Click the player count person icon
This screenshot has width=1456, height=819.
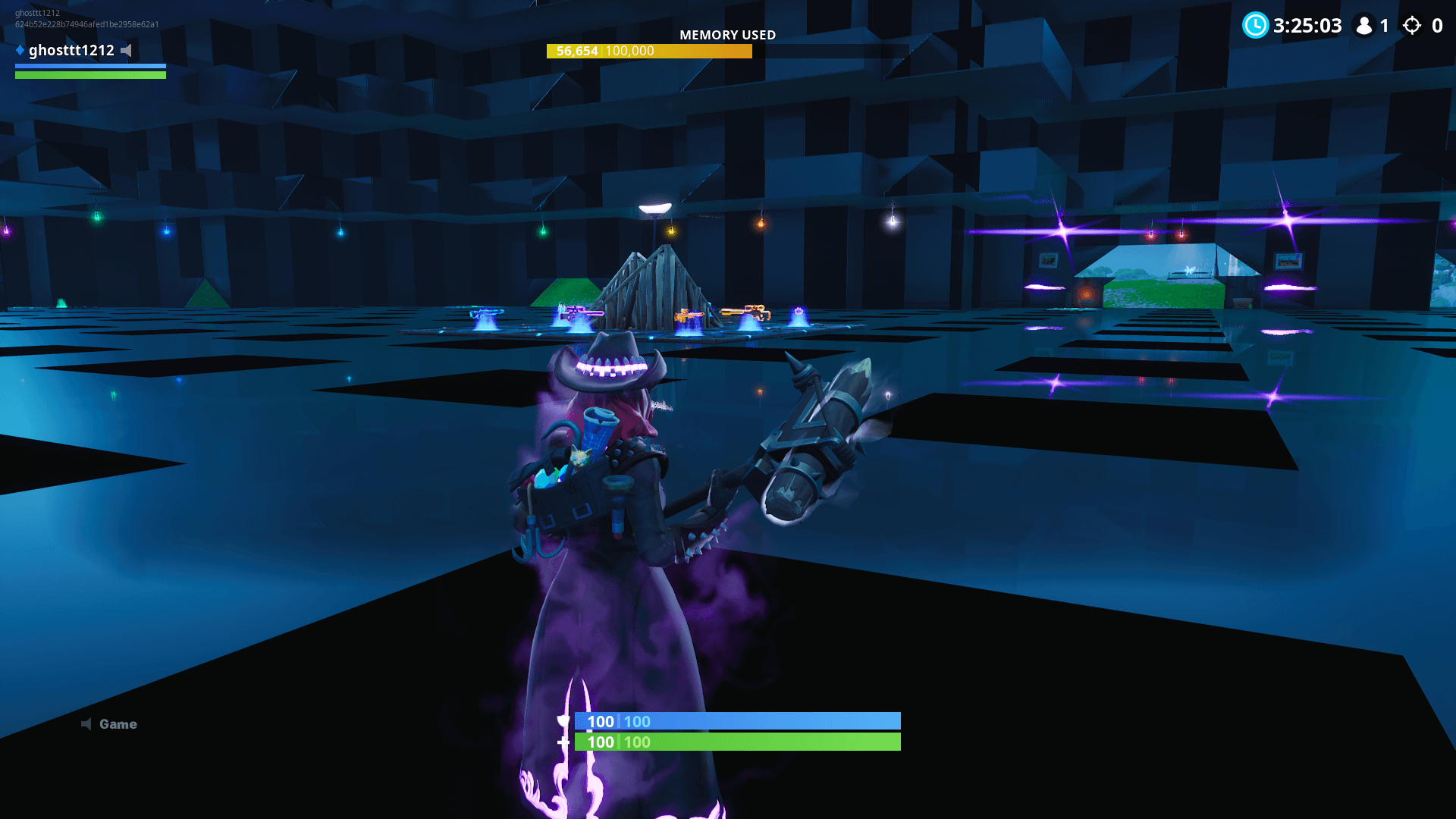click(x=1364, y=26)
